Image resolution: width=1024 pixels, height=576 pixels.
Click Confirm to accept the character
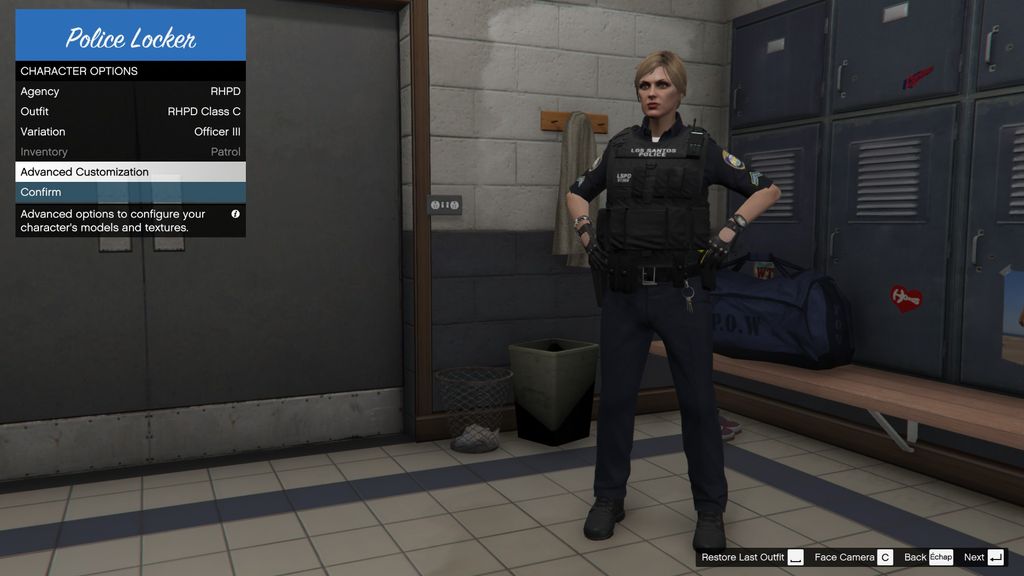pyautogui.click(x=130, y=192)
